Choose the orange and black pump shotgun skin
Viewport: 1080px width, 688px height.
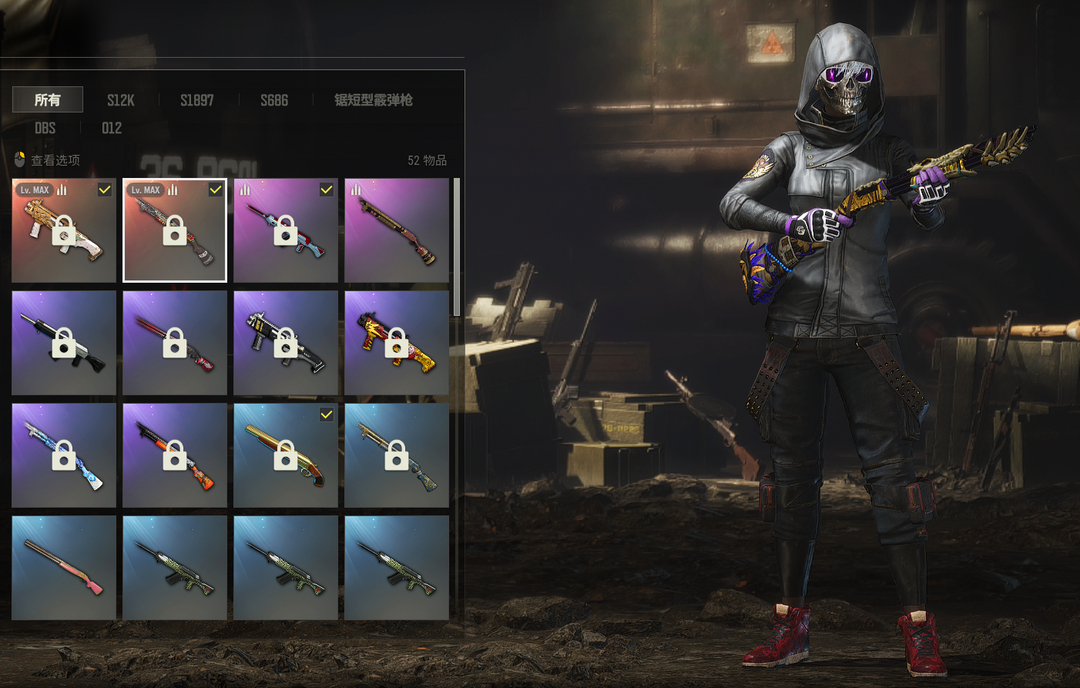coord(174,455)
